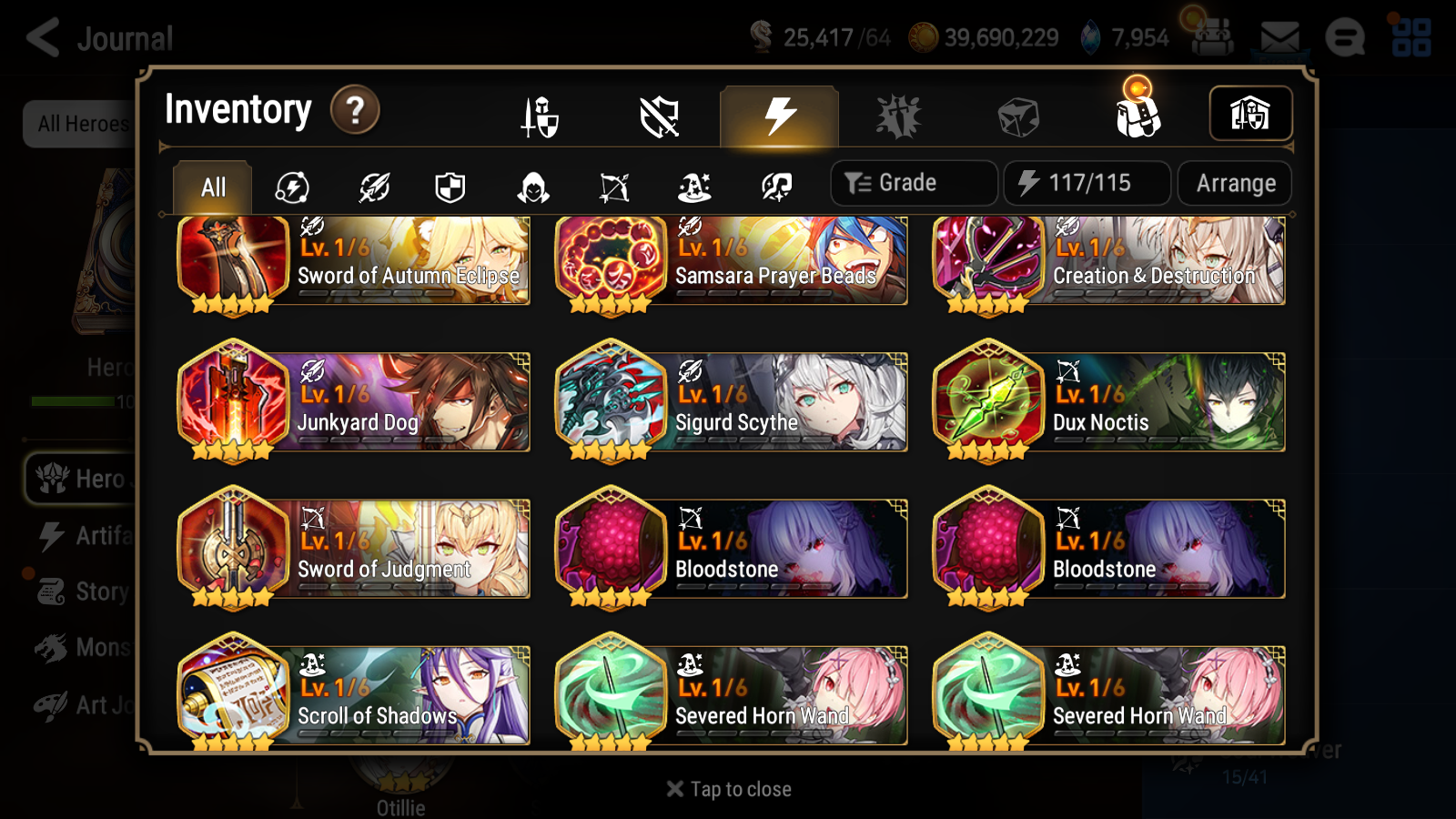
Task: Select the All filter tab
Action: (x=212, y=187)
